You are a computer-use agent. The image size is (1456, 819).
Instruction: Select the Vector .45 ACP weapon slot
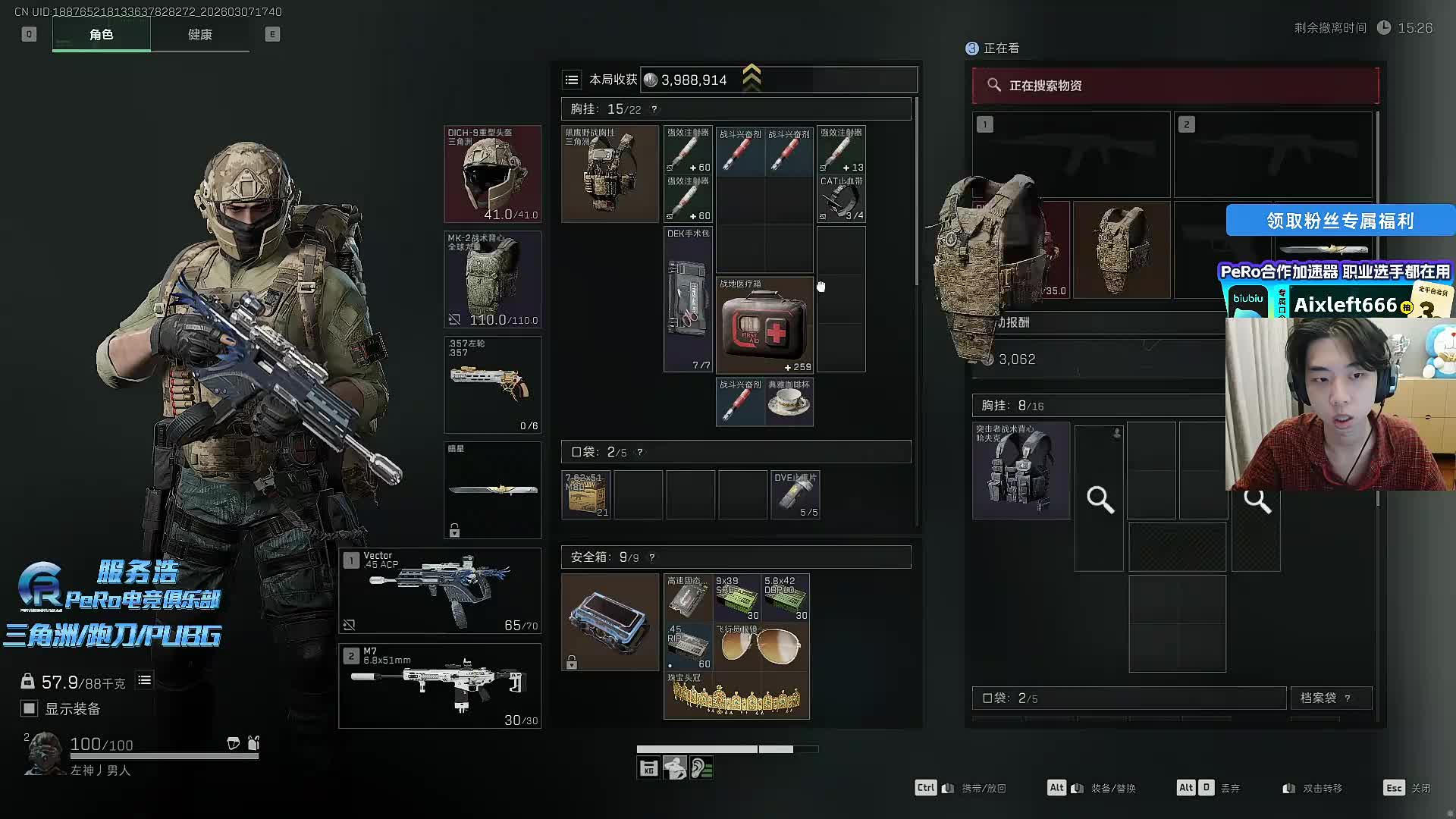pos(440,590)
